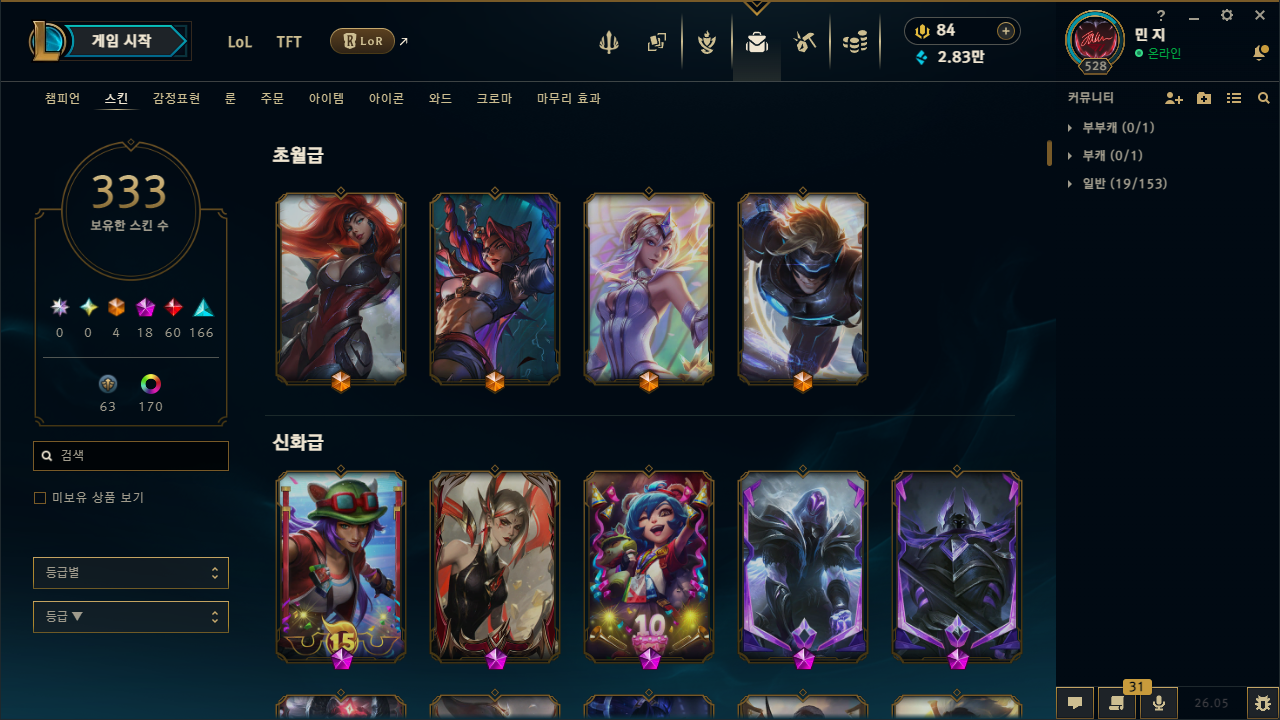Viewport: 1280px width, 720px height.
Task: Enable the 미보유 상품 보기 checkbox
Action: click(x=40, y=497)
